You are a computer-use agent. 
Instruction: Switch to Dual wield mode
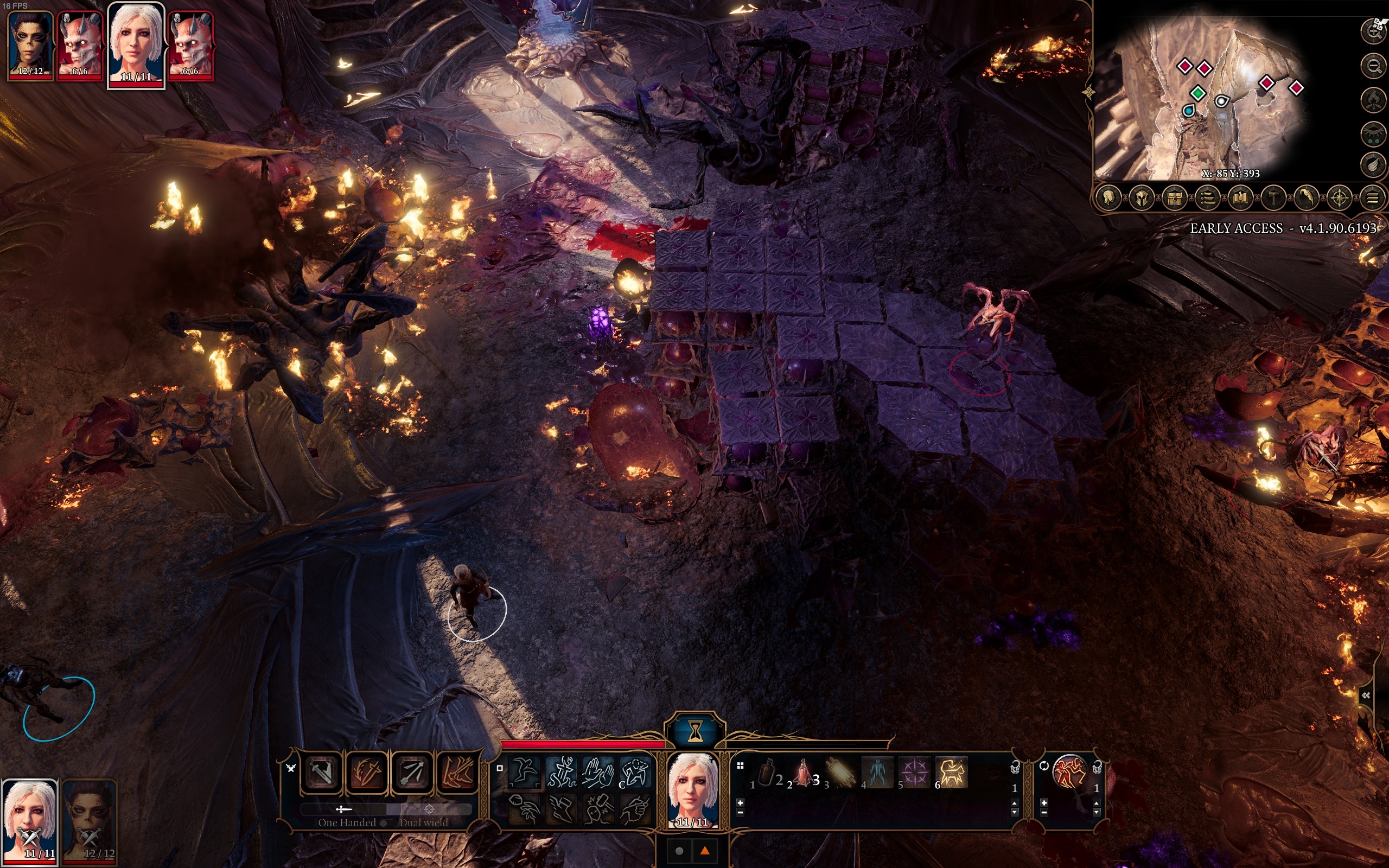pyautogui.click(x=428, y=810)
